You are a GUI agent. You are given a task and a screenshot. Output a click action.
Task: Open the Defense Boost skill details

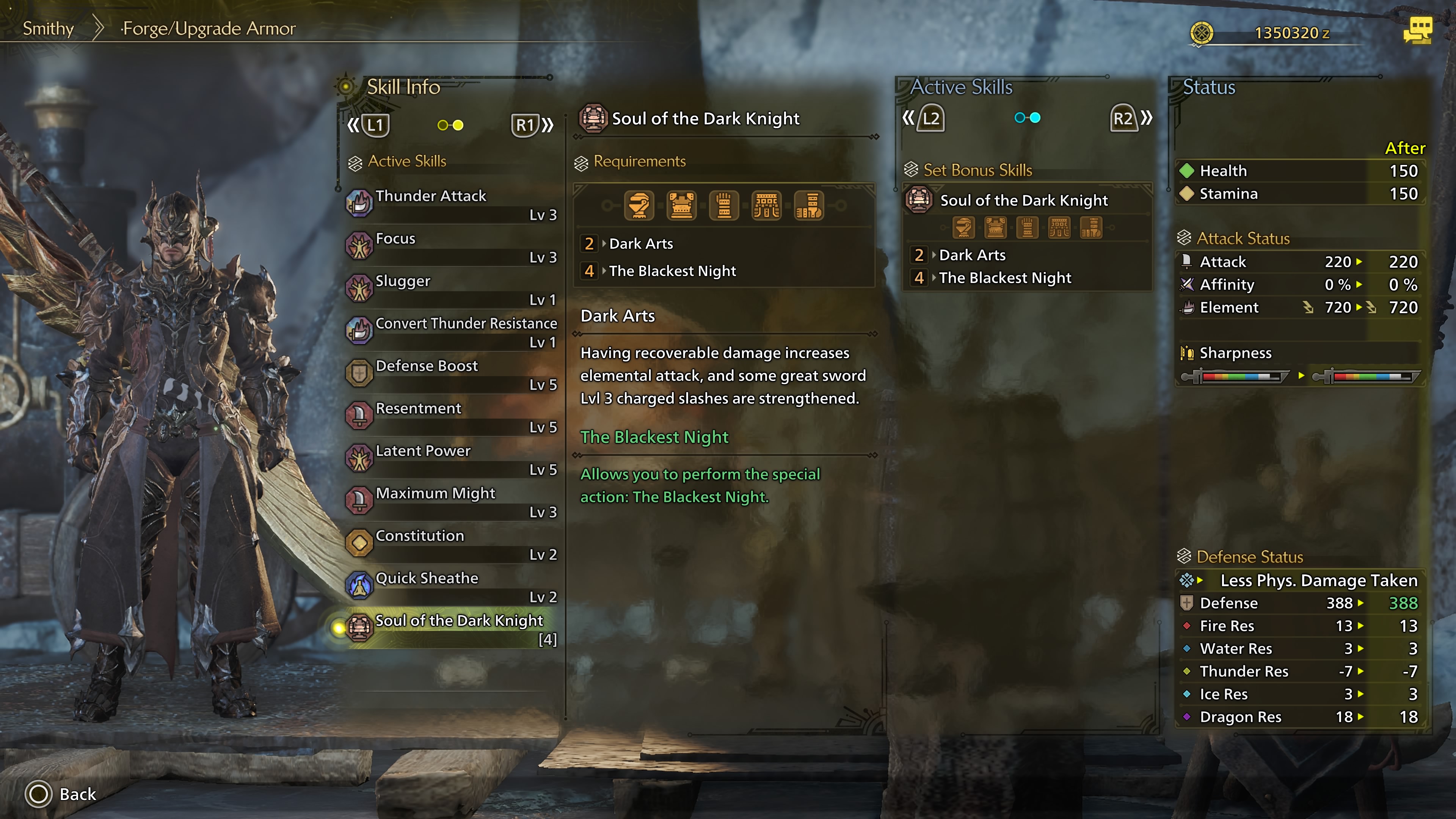pyautogui.click(x=452, y=374)
